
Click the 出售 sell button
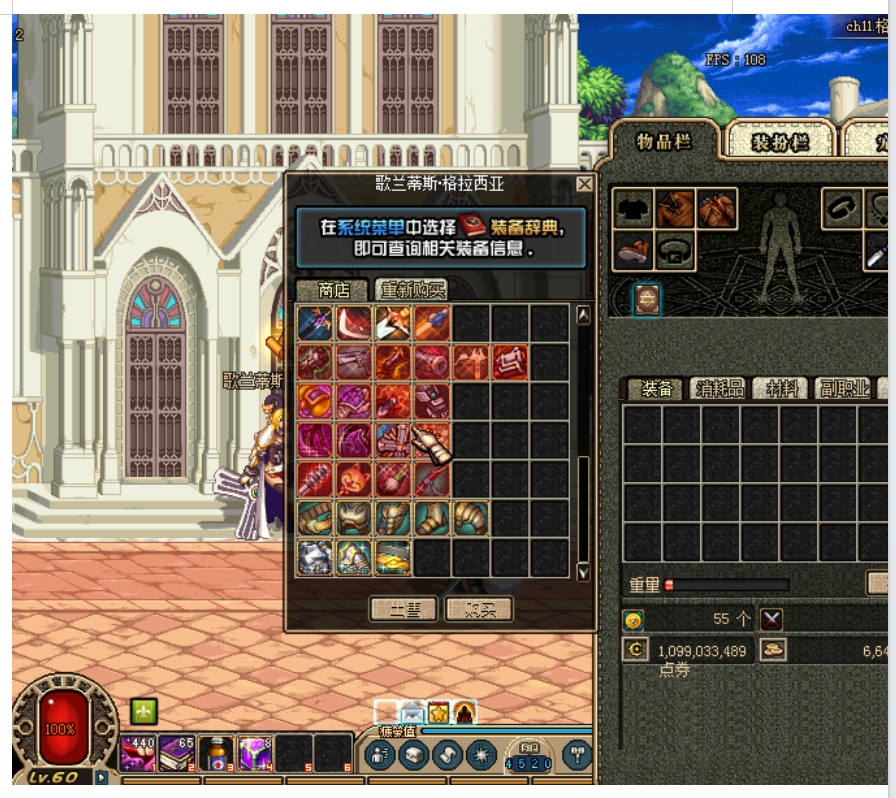403,609
